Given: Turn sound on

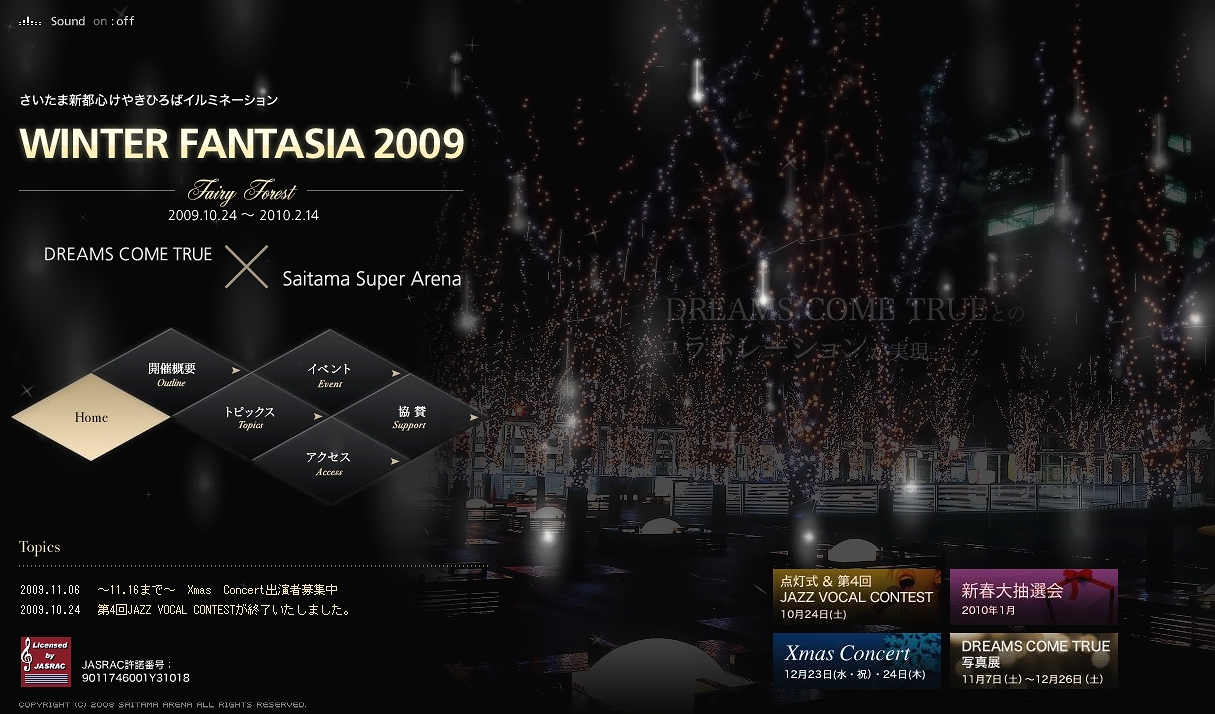Looking at the screenshot, I should 100,21.
